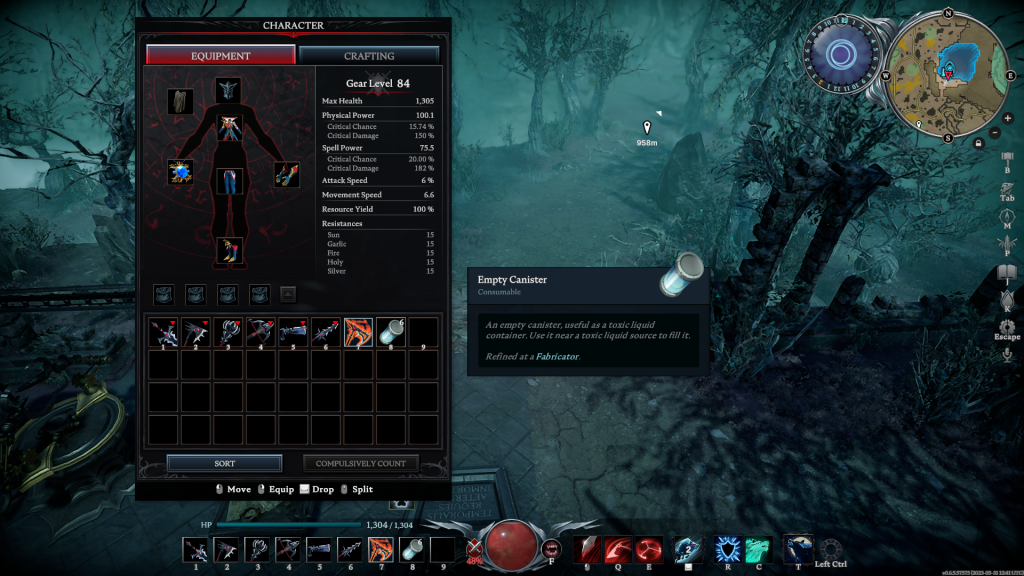Click the Compulsively Count button
This screenshot has height=576, width=1024.
tap(360, 464)
